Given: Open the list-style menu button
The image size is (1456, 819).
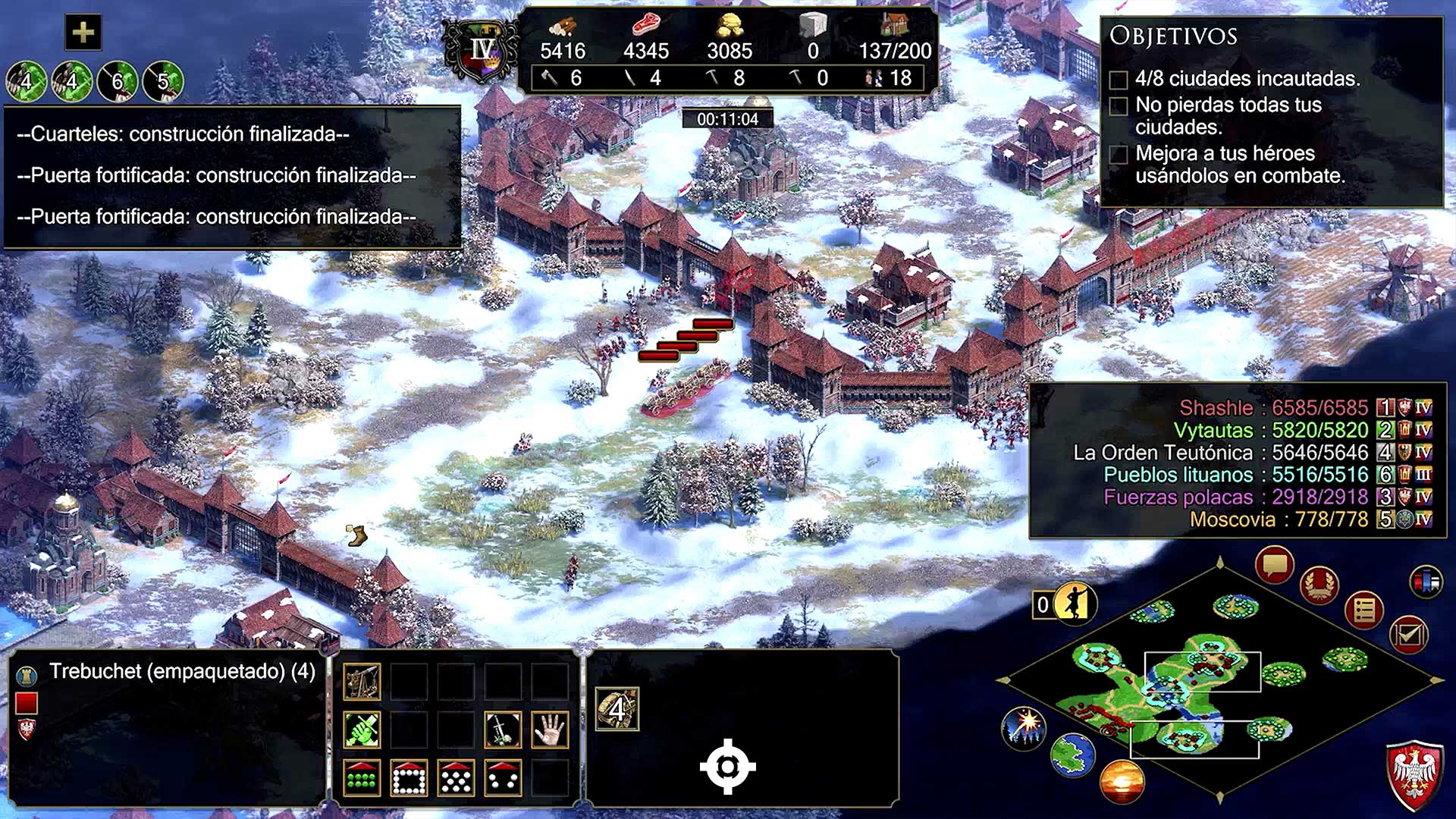Looking at the screenshot, I should (x=1364, y=610).
